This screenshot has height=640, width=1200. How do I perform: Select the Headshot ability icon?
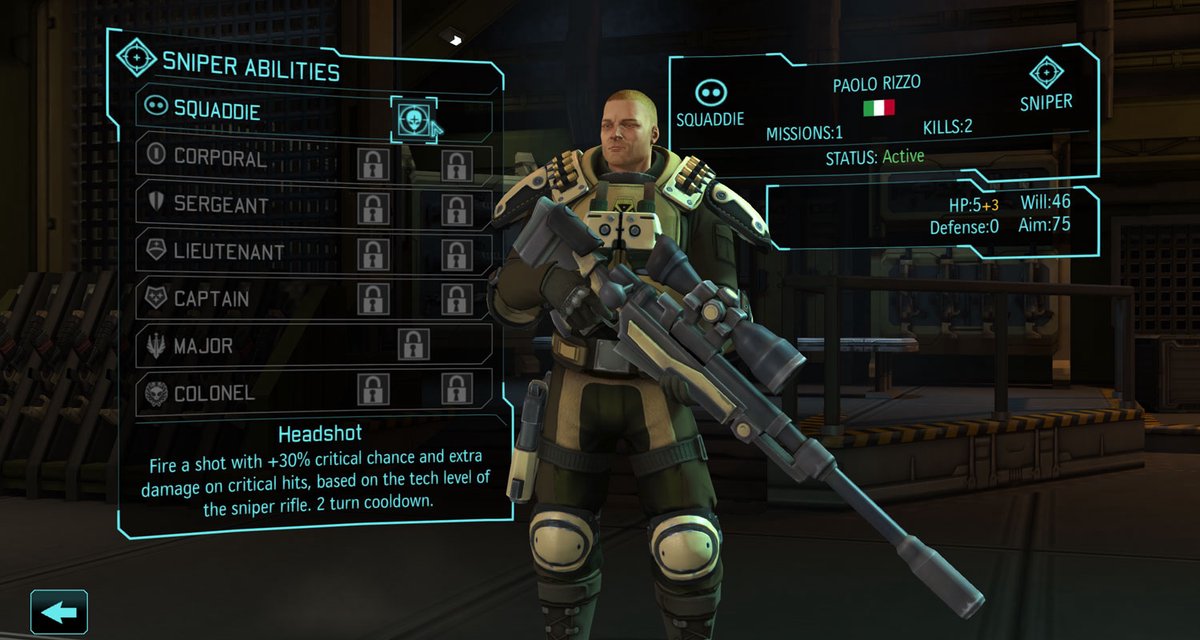410,120
